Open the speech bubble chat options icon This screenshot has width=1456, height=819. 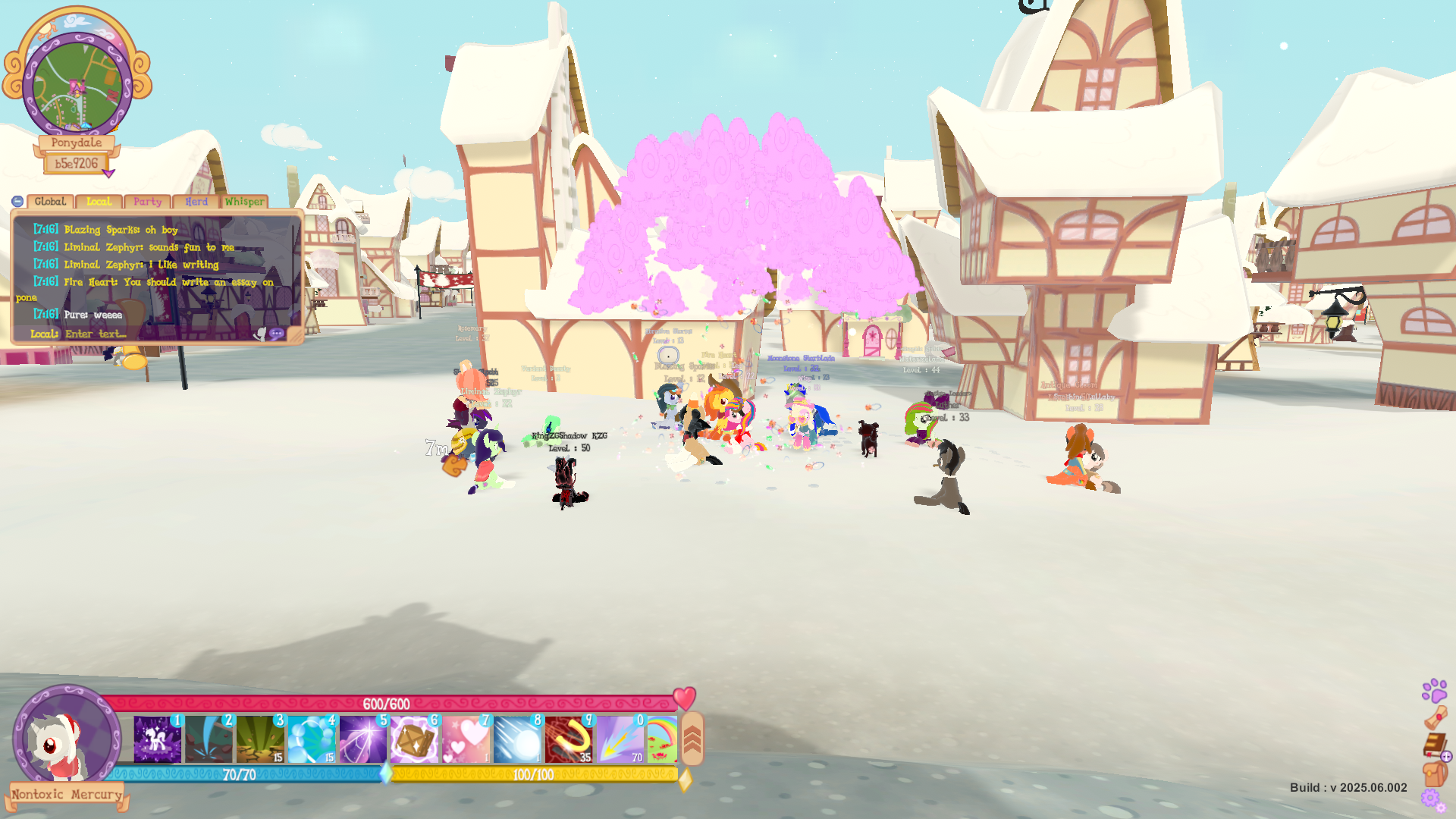(x=277, y=334)
